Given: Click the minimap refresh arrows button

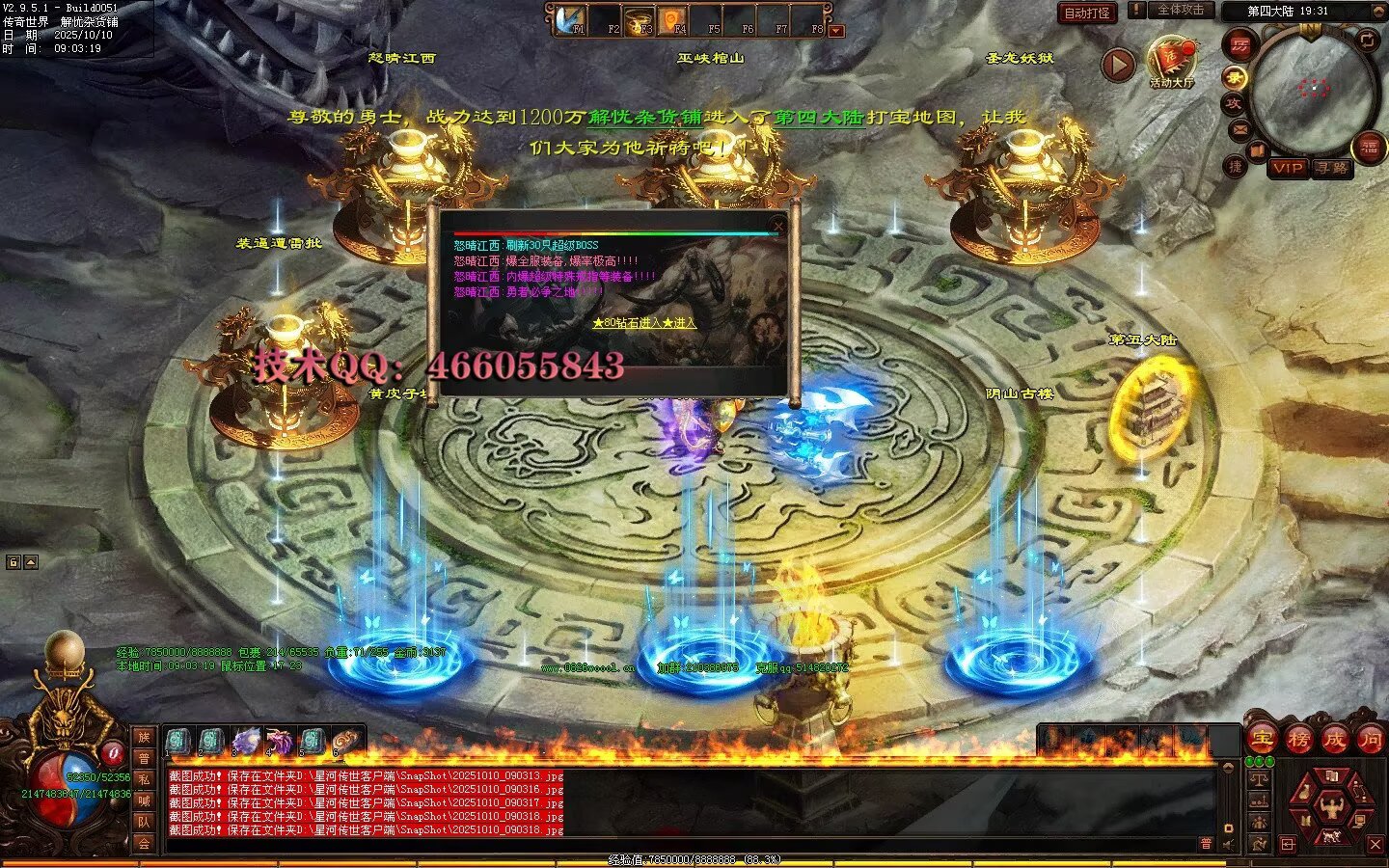Looking at the screenshot, I should [1367, 40].
